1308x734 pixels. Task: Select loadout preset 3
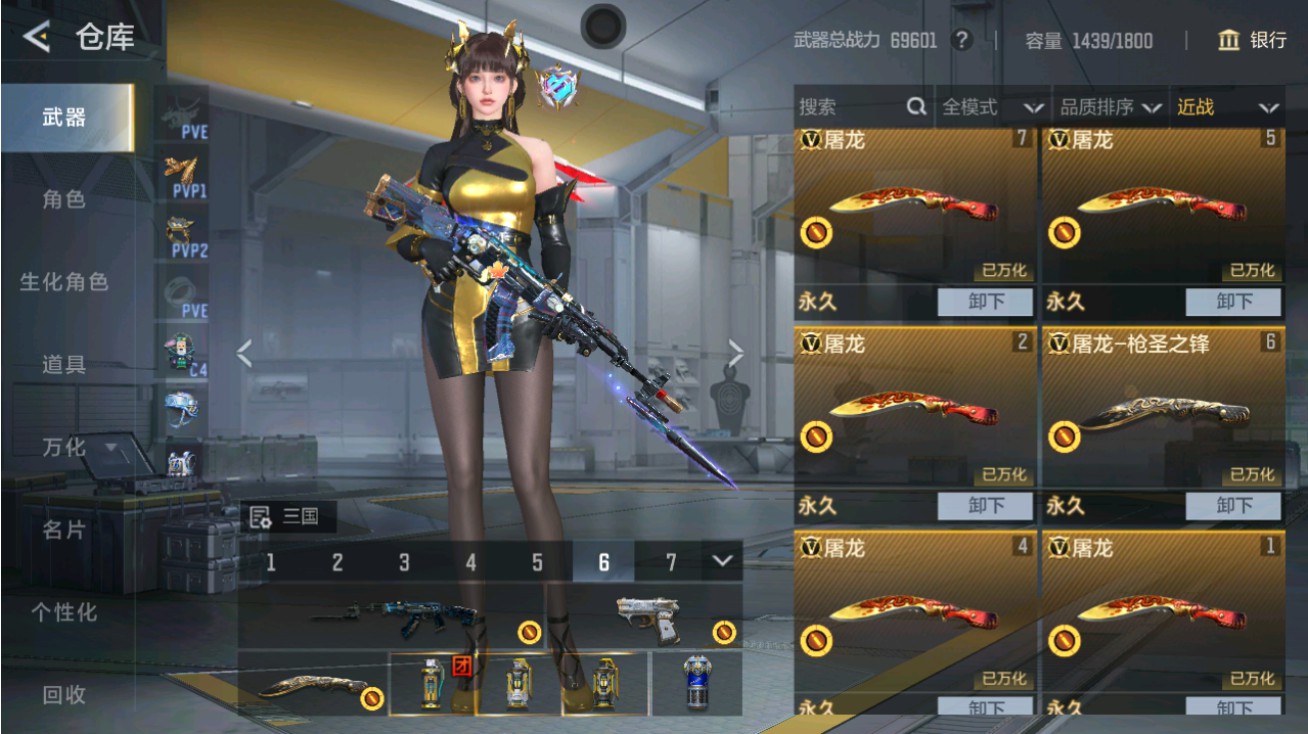(x=404, y=561)
